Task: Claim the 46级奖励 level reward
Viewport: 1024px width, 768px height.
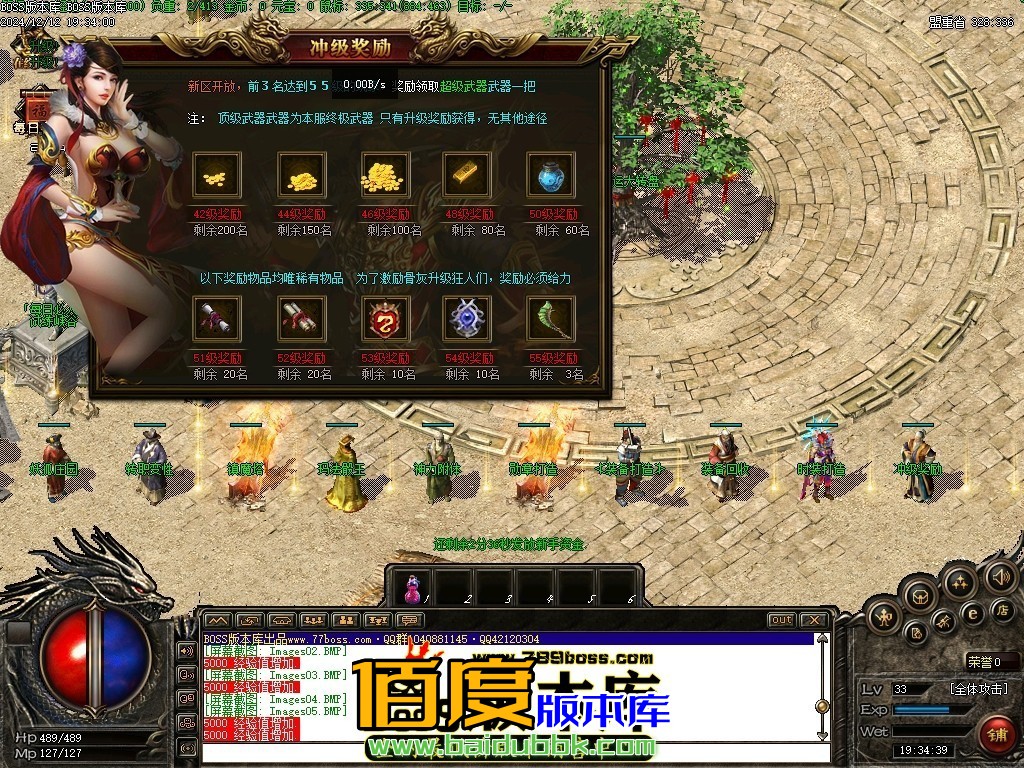Action: point(385,177)
